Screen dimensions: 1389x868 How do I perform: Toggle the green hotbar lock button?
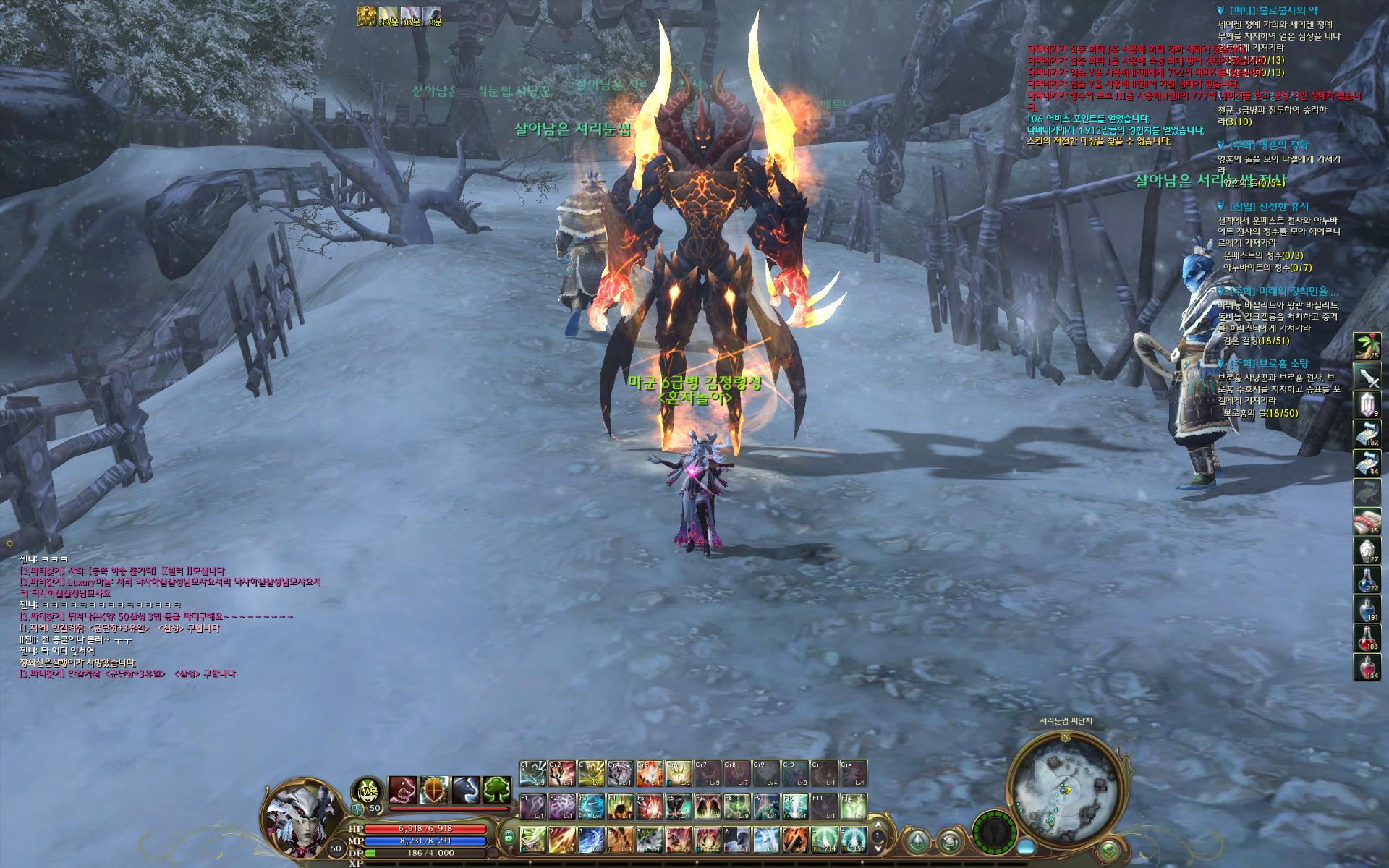pyautogui.click(x=508, y=838)
